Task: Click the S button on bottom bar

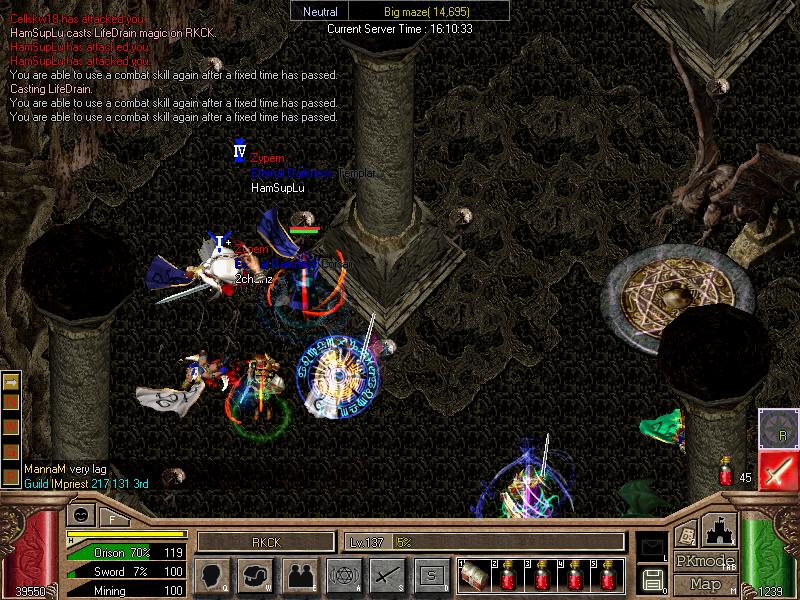Action: (x=430, y=575)
